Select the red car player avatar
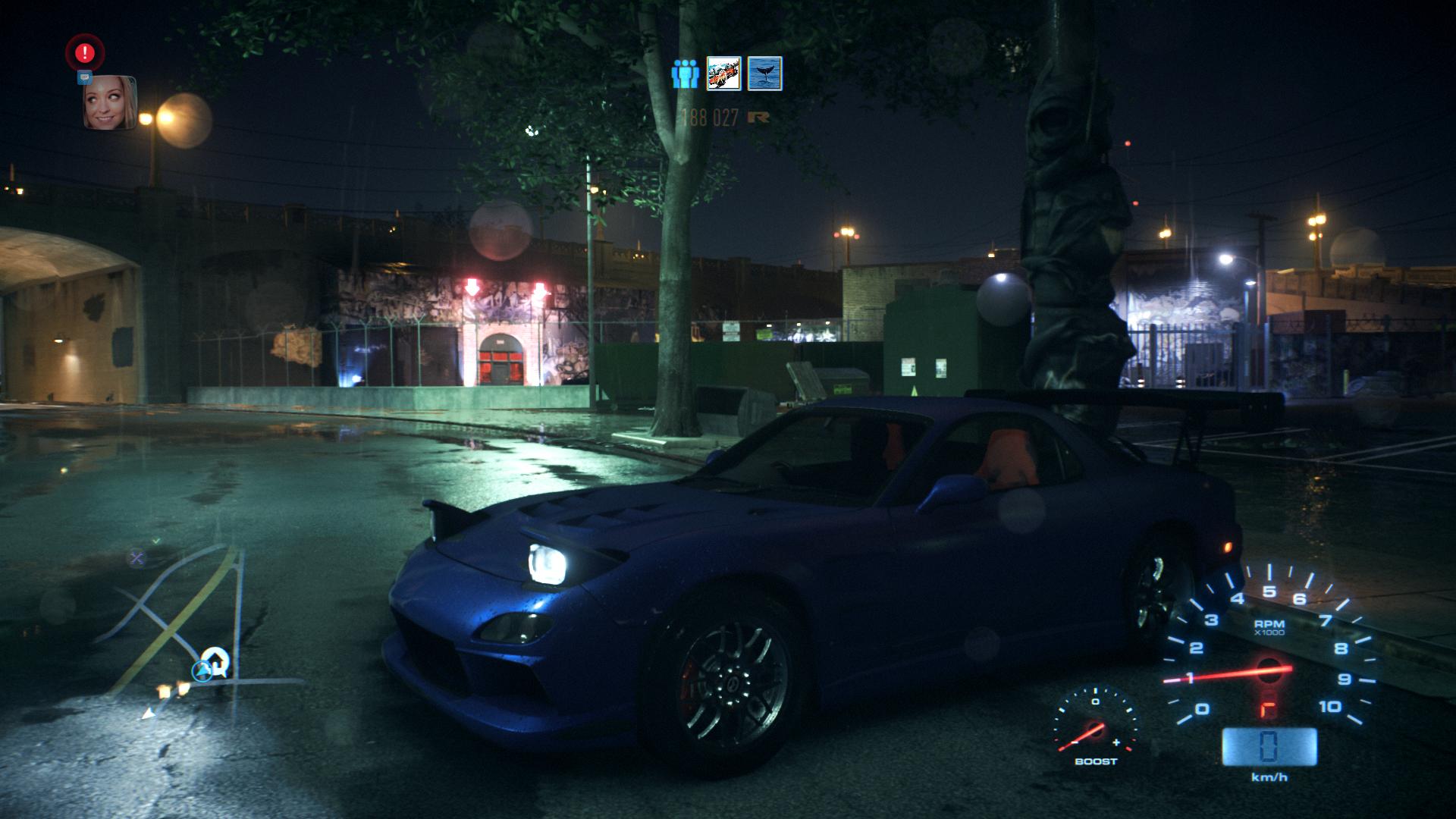Image resolution: width=1456 pixels, height=819 pixels. coord(723,74)
